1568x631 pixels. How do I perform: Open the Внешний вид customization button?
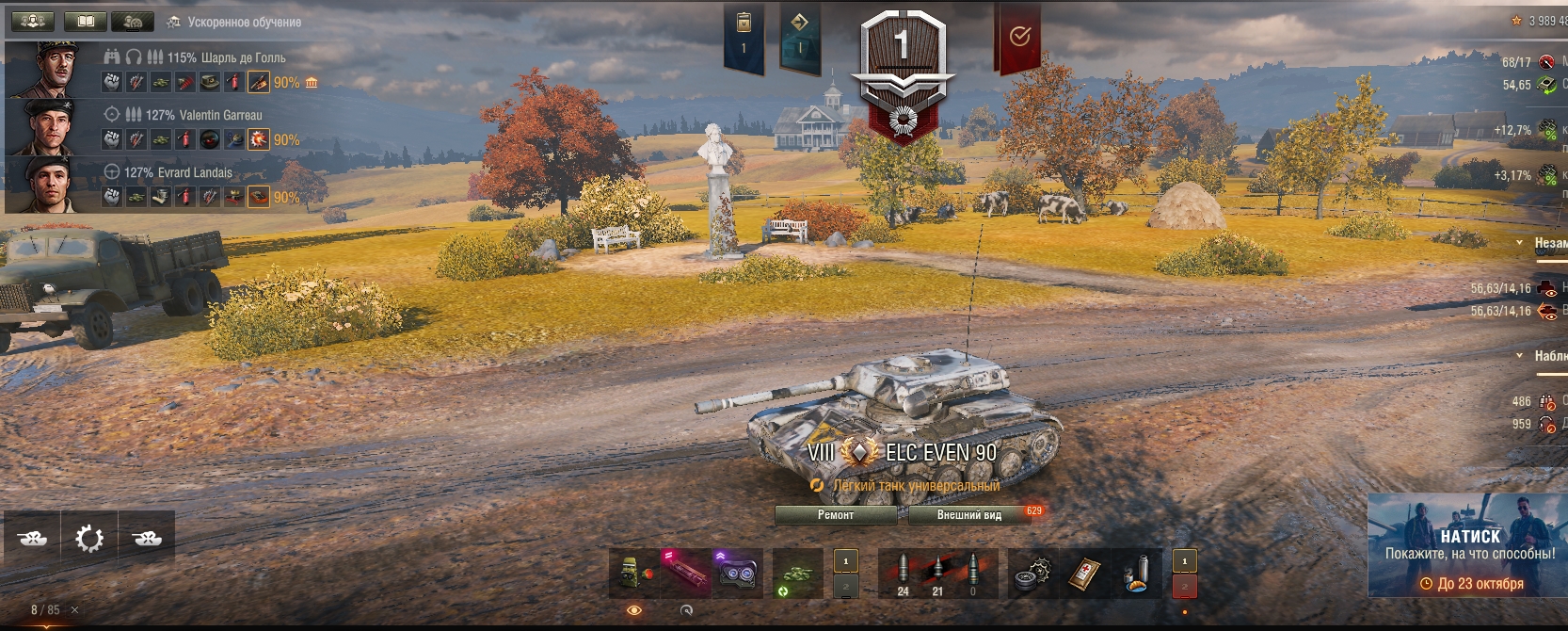(x=968, y=515)
